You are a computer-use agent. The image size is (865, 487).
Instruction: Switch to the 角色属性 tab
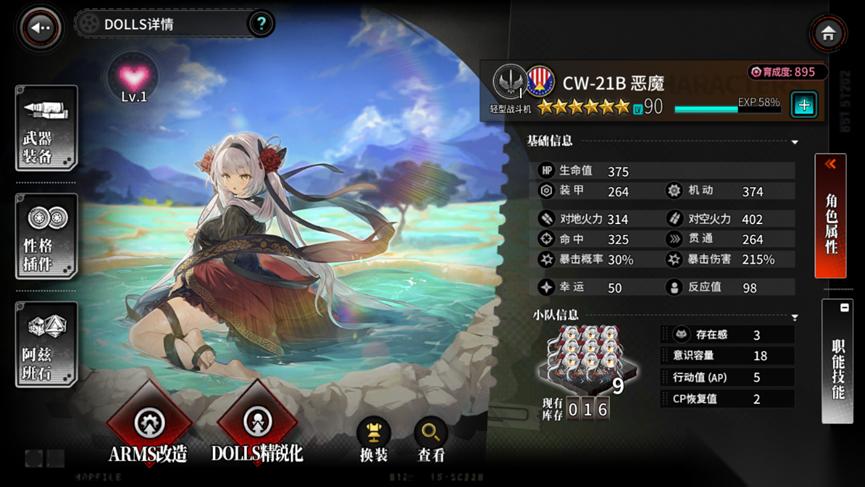[832, 217]
